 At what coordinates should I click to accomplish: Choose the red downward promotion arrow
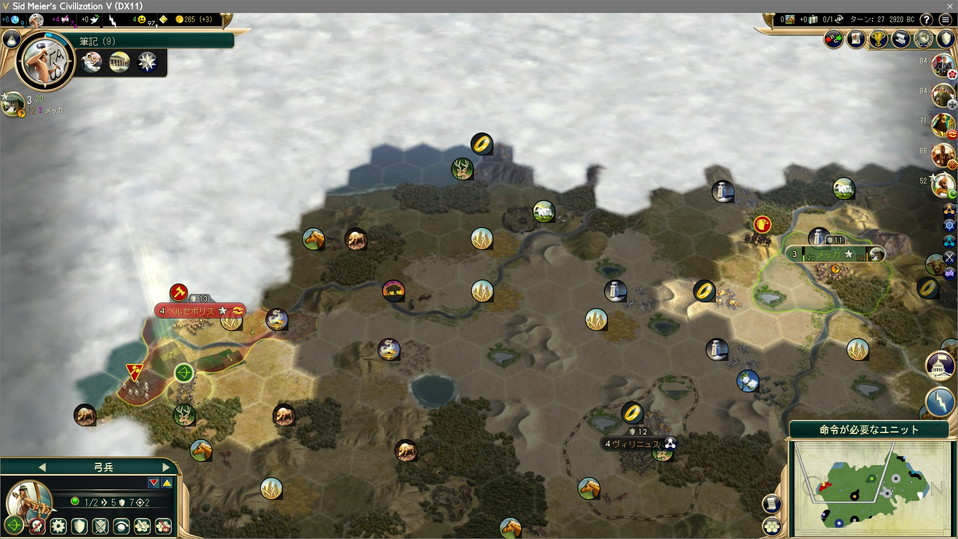point(153,483)
